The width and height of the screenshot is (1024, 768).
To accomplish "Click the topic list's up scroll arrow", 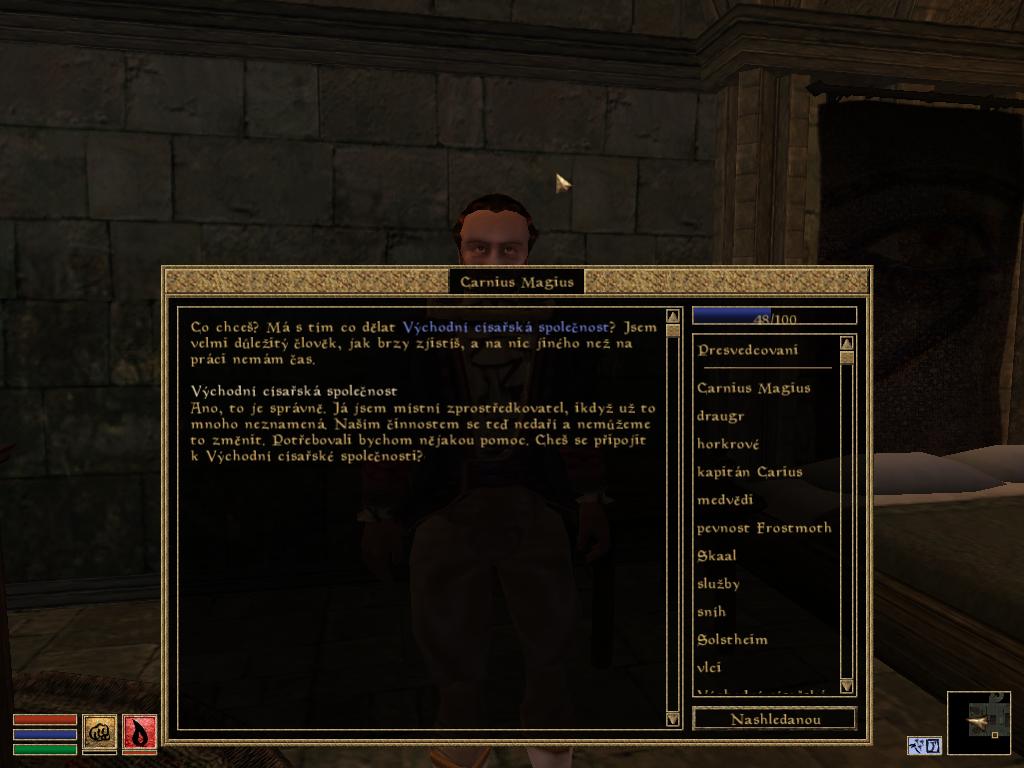I will point(847,343).
